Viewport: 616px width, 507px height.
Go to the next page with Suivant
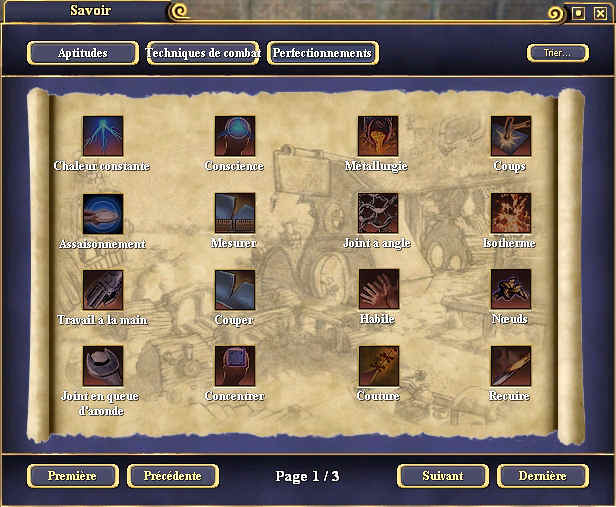tap(442, 476)
